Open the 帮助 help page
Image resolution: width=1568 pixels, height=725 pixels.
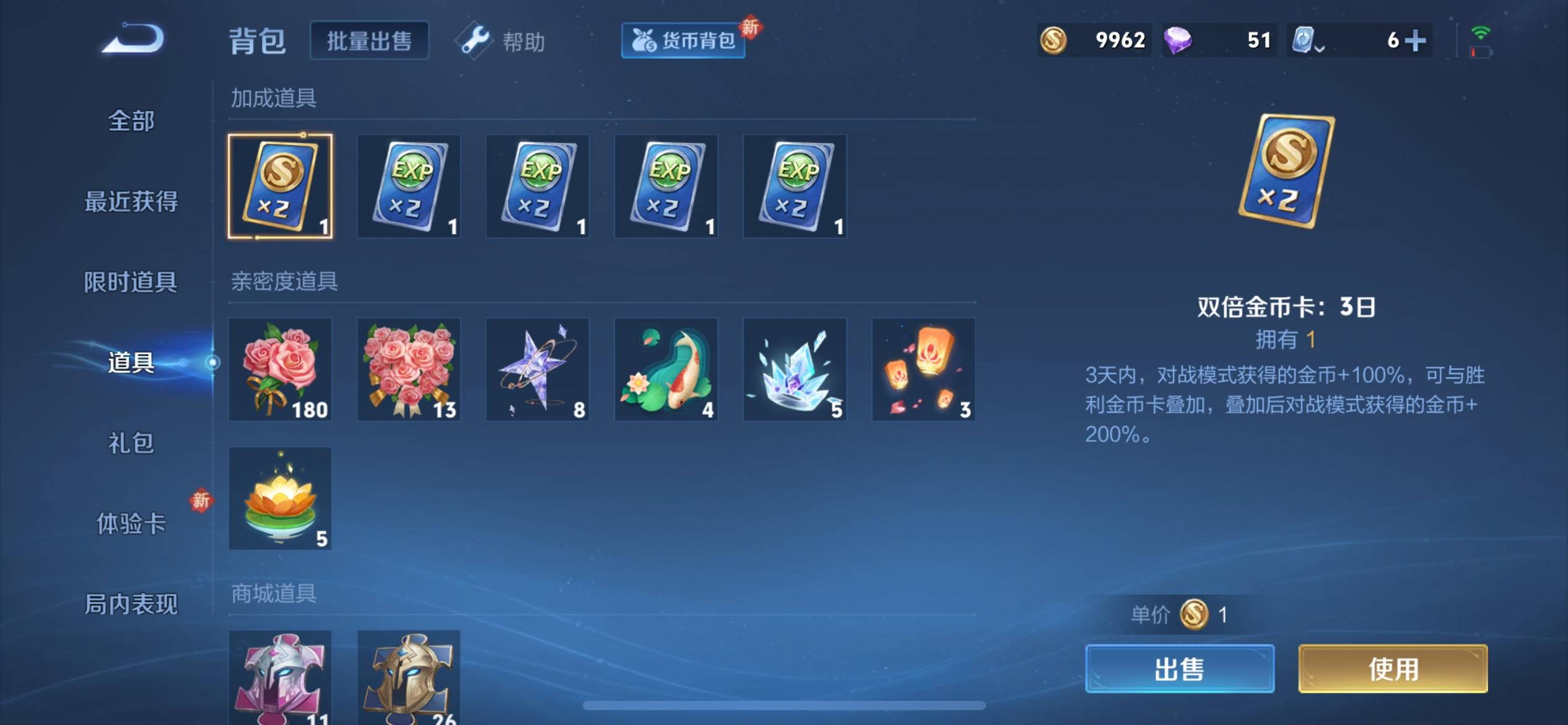[x=504, y=42]
